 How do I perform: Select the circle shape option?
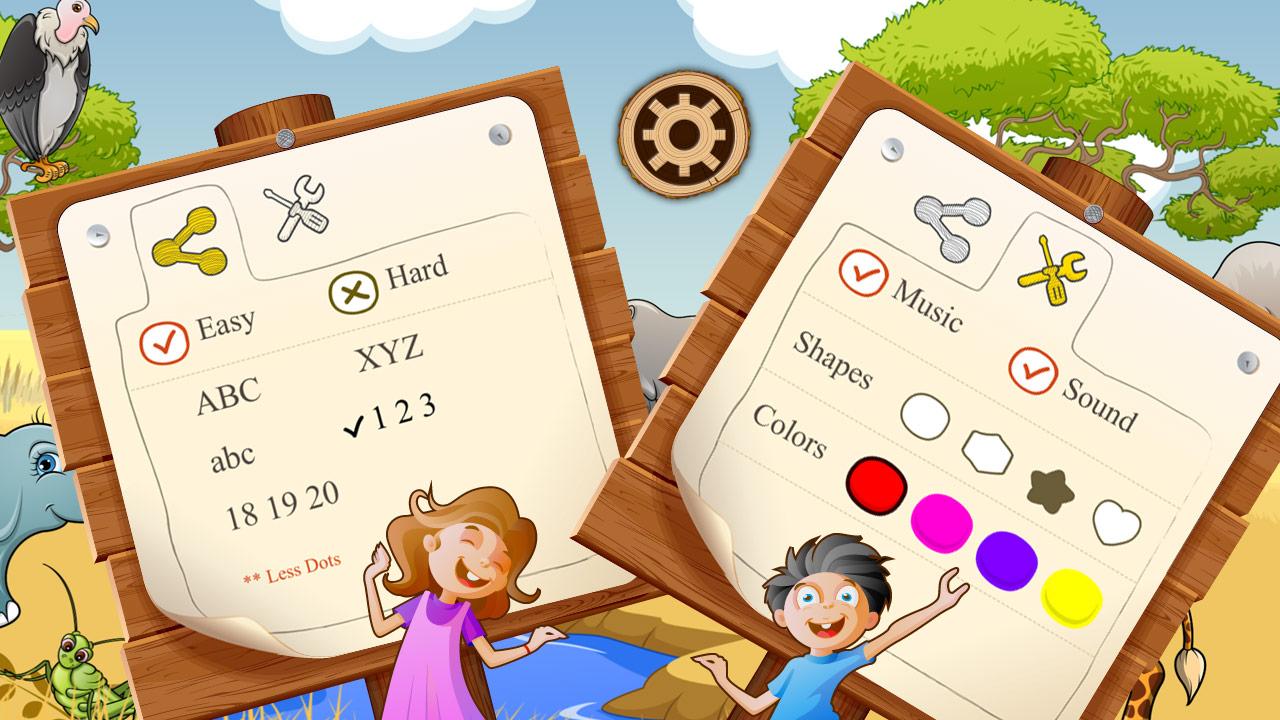(925, 415)
